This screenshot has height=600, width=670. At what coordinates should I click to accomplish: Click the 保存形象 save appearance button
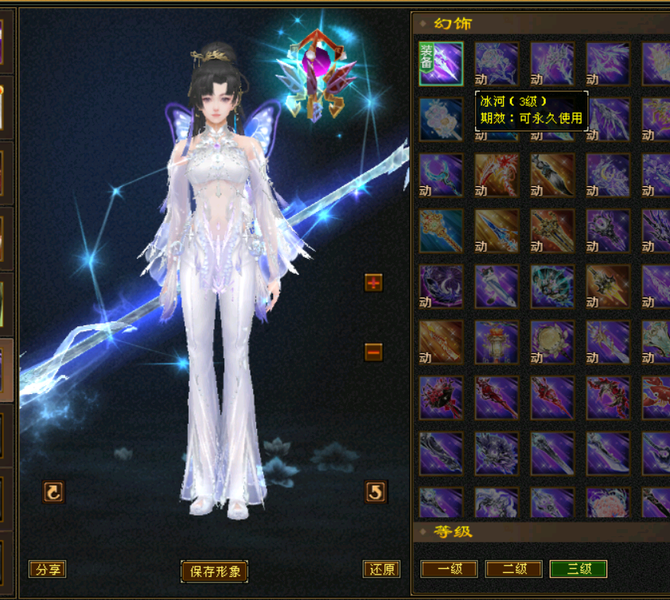tap(214, 572)
